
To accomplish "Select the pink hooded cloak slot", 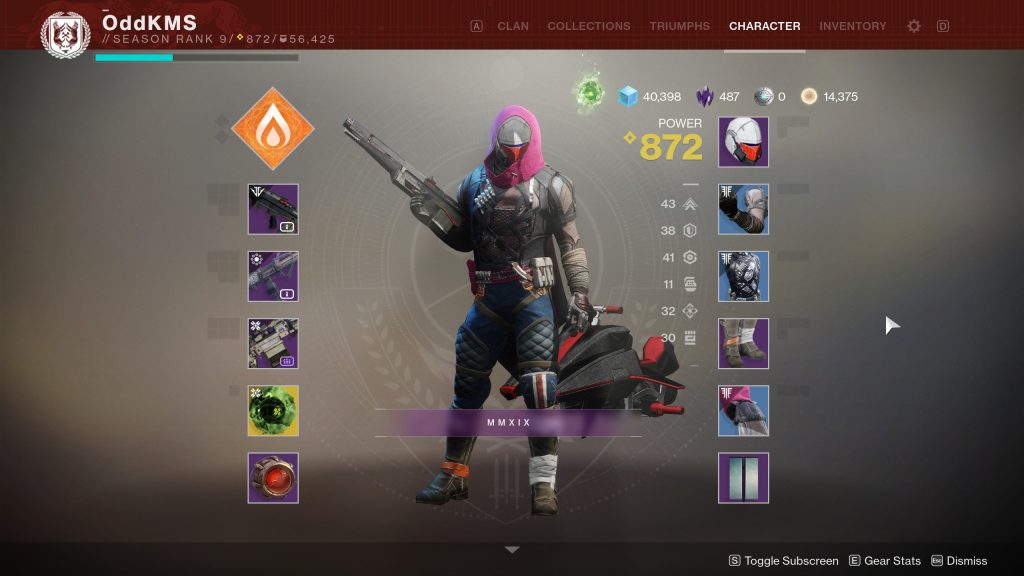I will 743,410.
